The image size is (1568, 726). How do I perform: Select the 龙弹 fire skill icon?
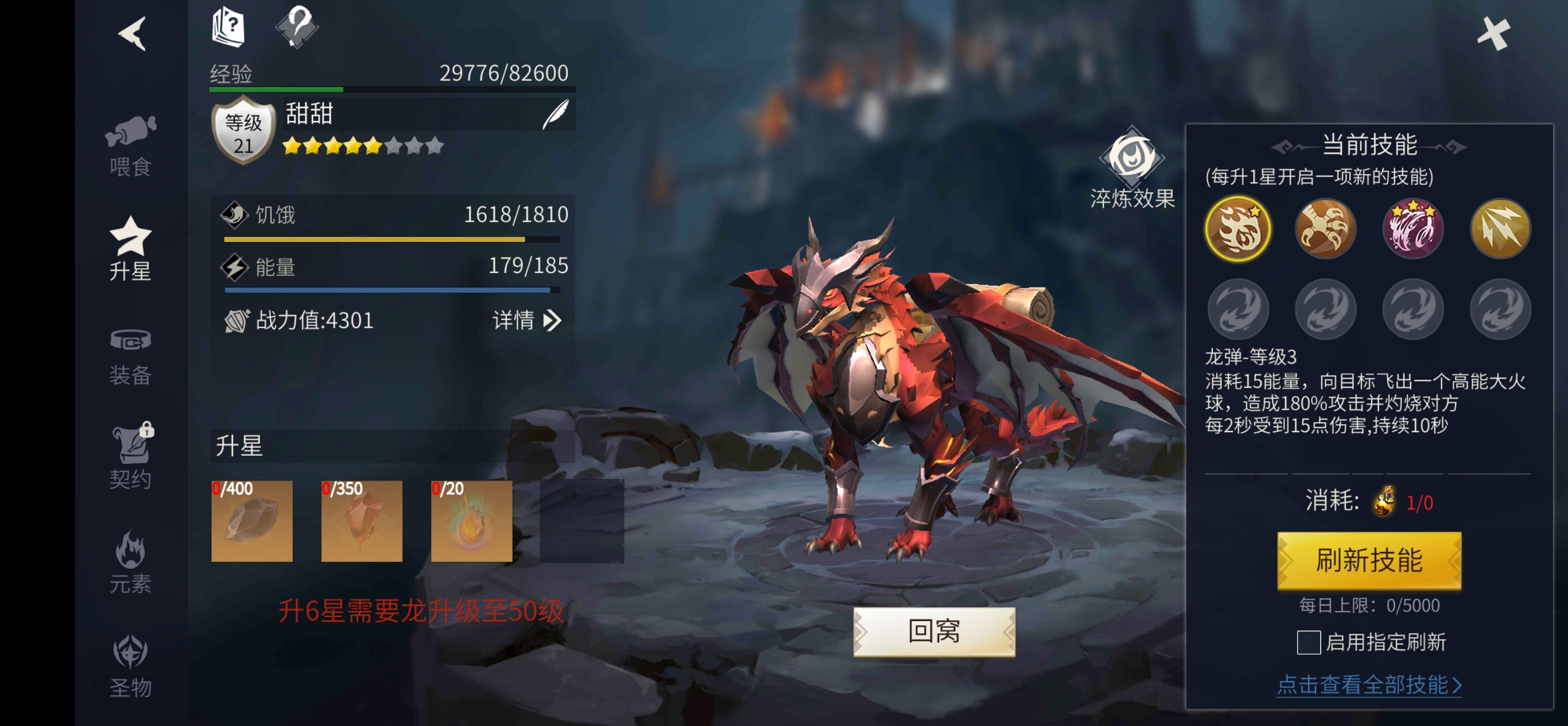point(1238,229)
